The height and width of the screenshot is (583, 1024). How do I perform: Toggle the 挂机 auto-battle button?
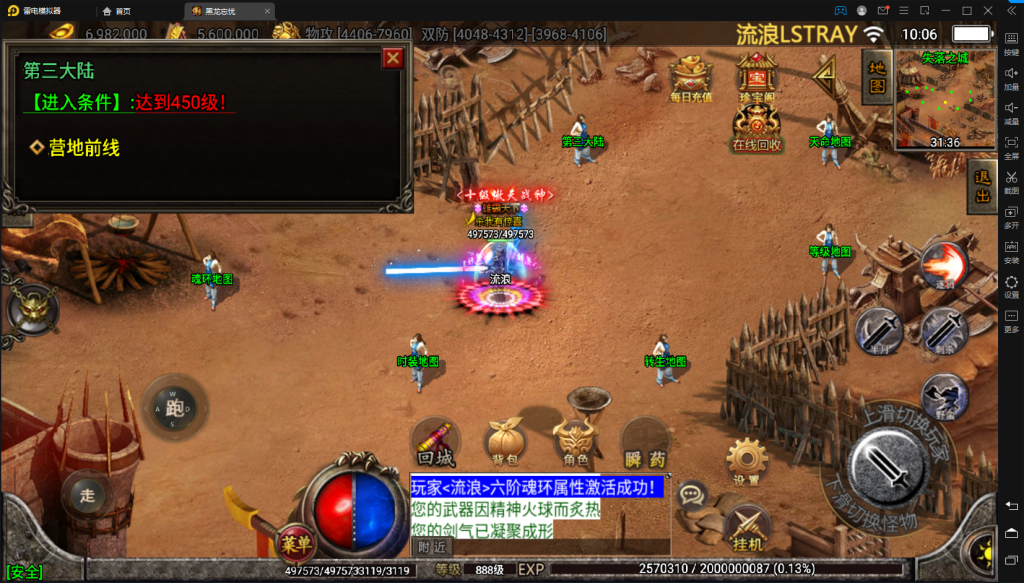(x=746, y=528)
